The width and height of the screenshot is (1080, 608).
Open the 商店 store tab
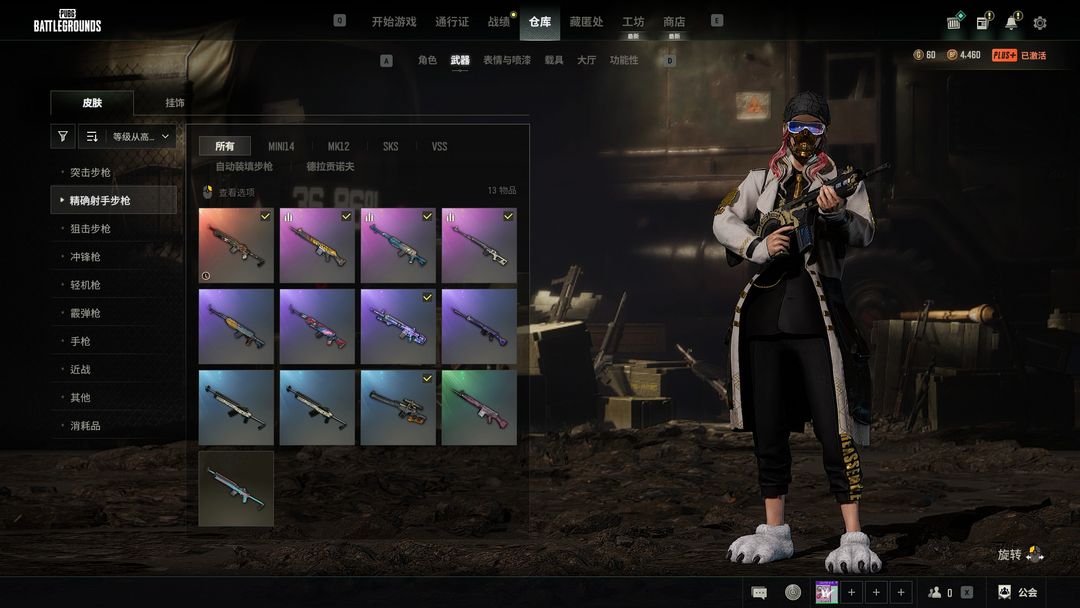674,21
